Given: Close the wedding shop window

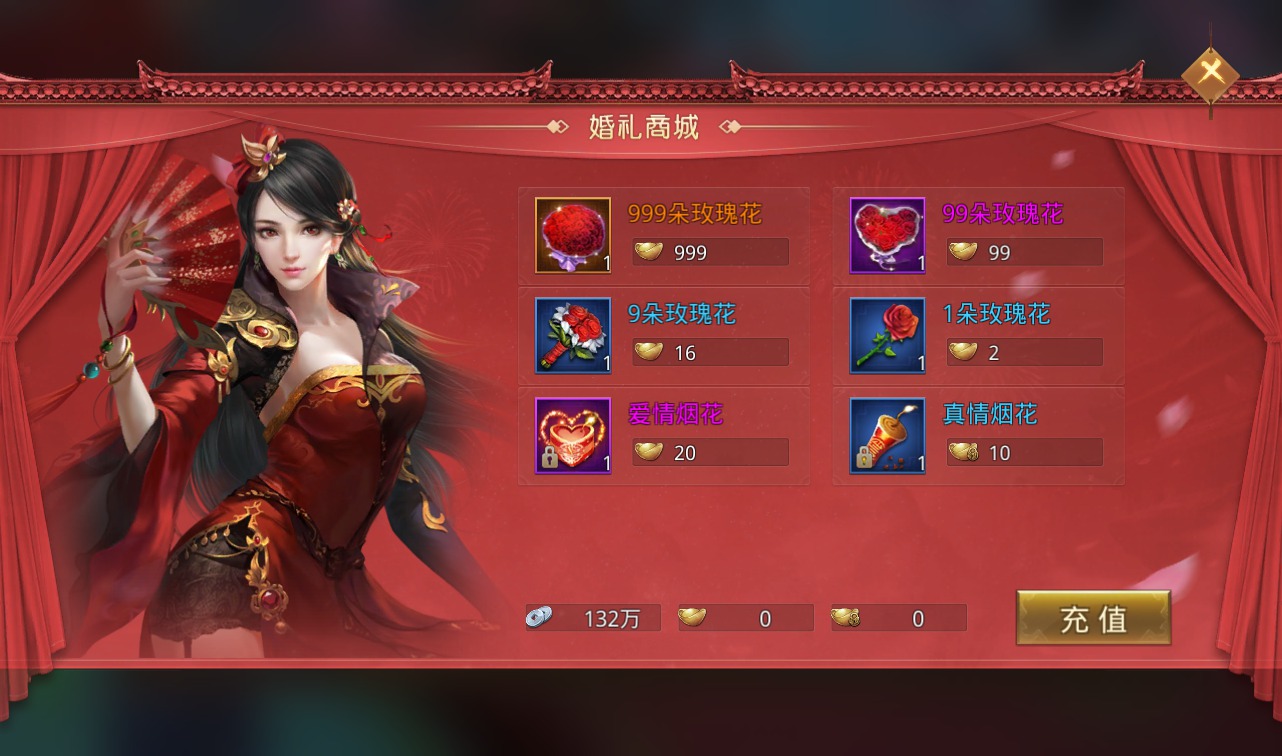Looking at the screenshot, I should click(1210, 72).
